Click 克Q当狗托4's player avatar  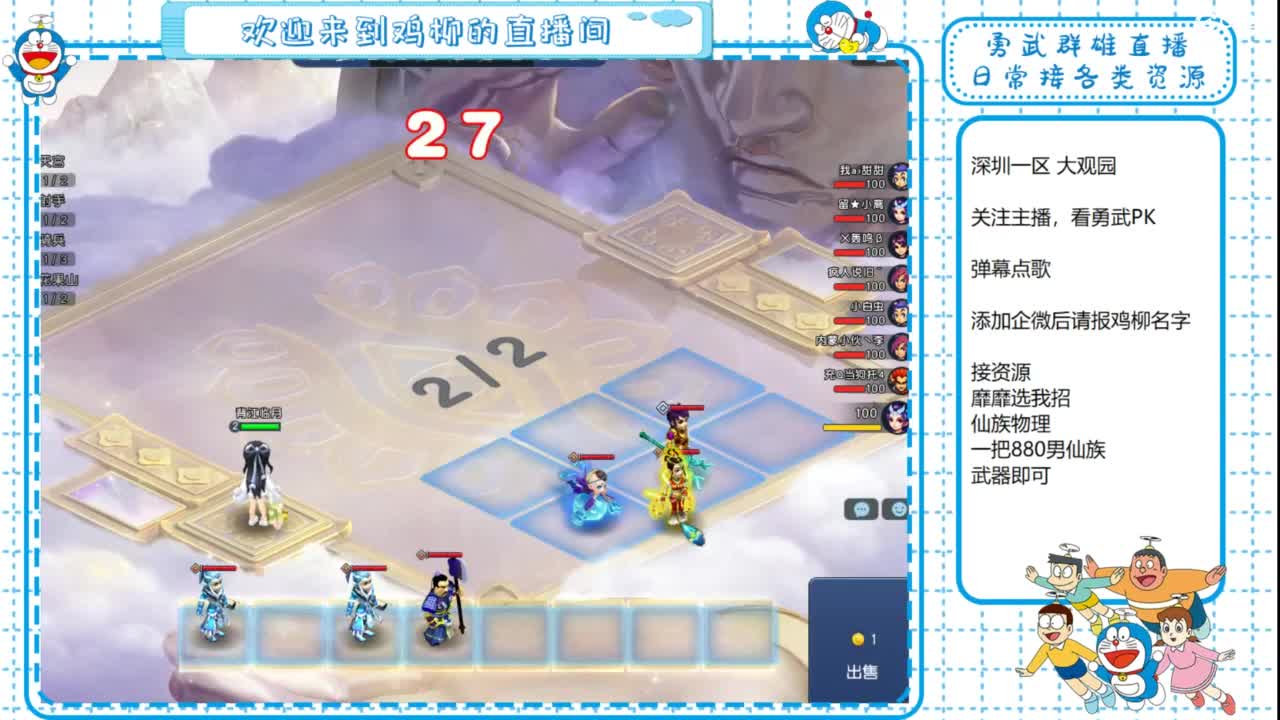(x=897, y=380)
